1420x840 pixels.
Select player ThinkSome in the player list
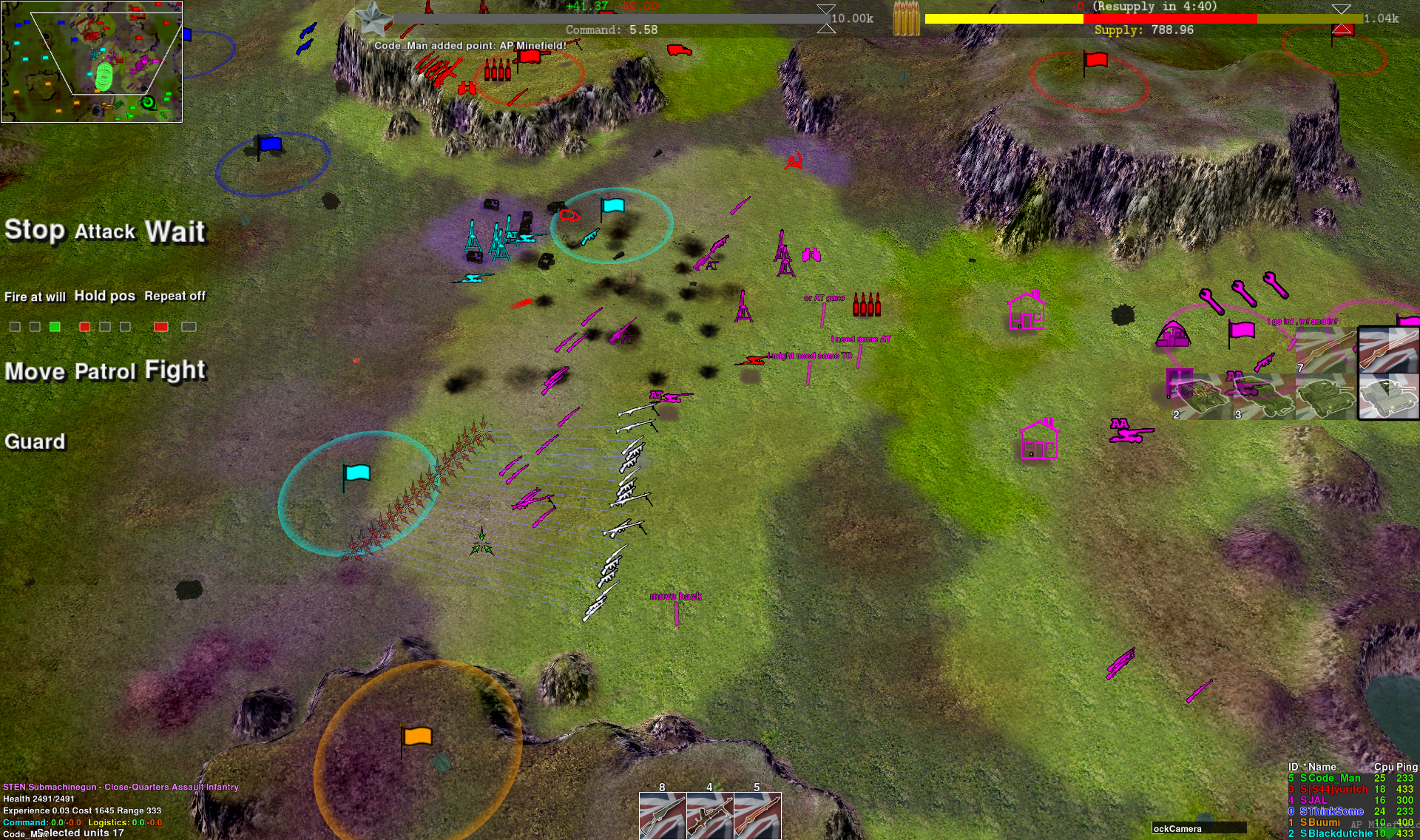click(x=1331, y=811)
